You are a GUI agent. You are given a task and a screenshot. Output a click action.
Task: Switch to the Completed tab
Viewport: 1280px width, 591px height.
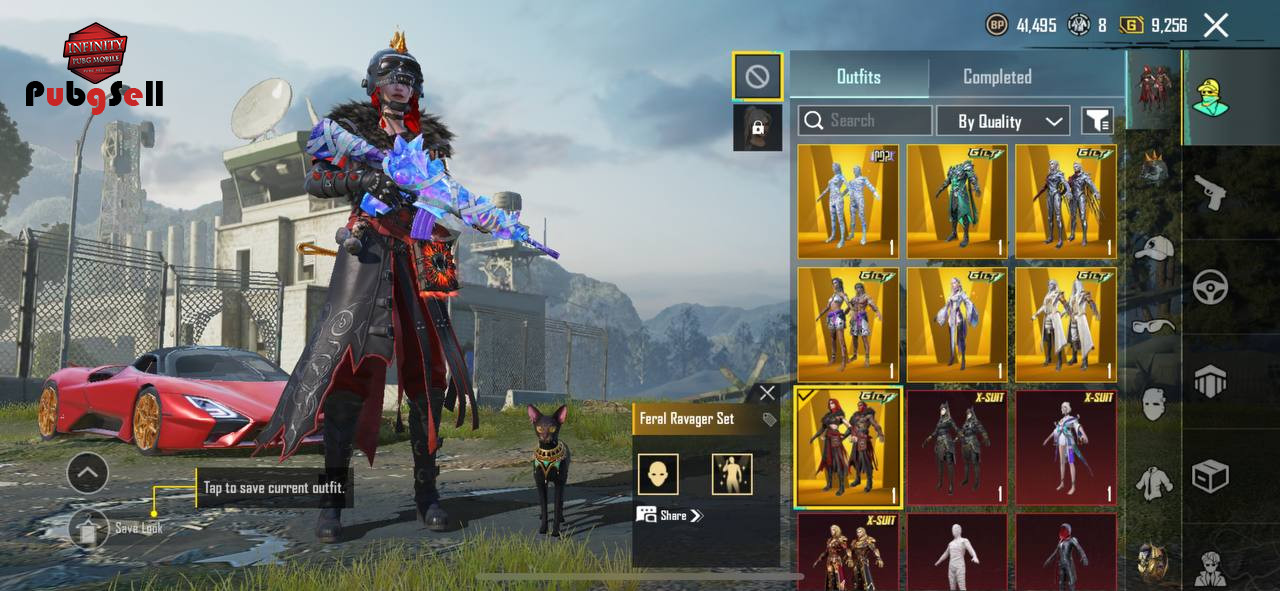997,77
